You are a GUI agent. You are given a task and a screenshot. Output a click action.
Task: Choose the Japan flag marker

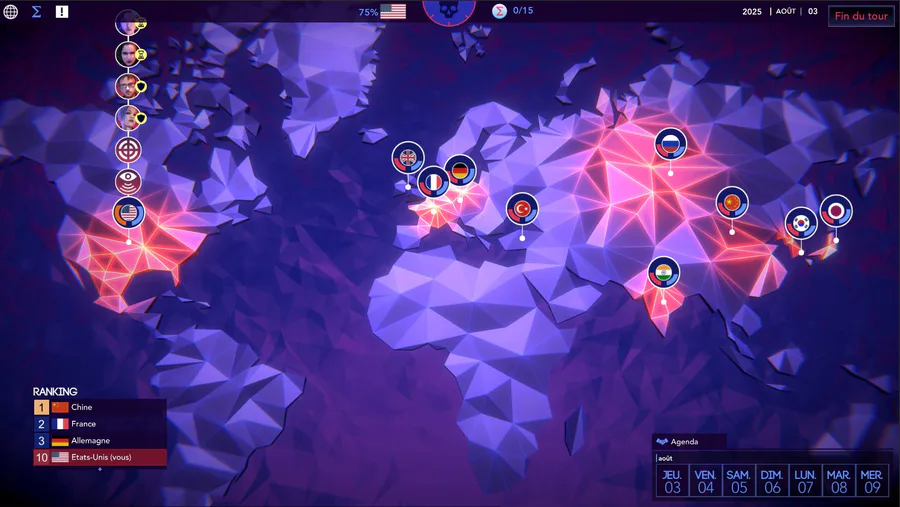836,211
